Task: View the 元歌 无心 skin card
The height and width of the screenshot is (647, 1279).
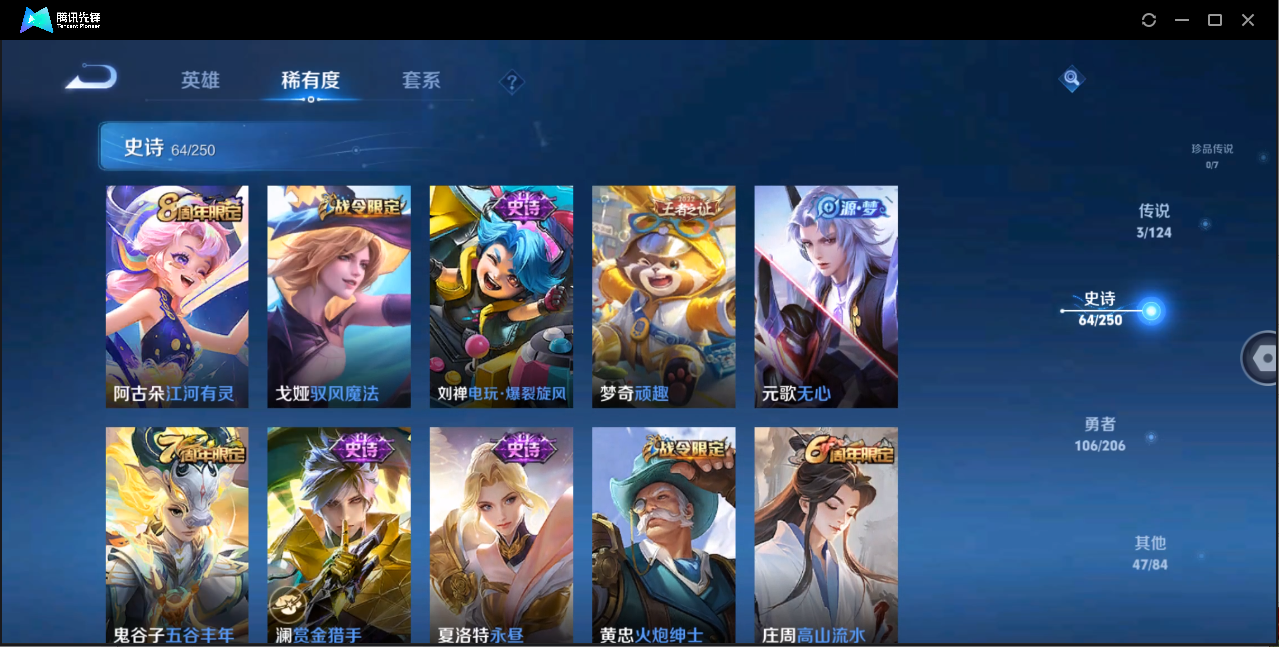Action: click(x=825, y=297)
